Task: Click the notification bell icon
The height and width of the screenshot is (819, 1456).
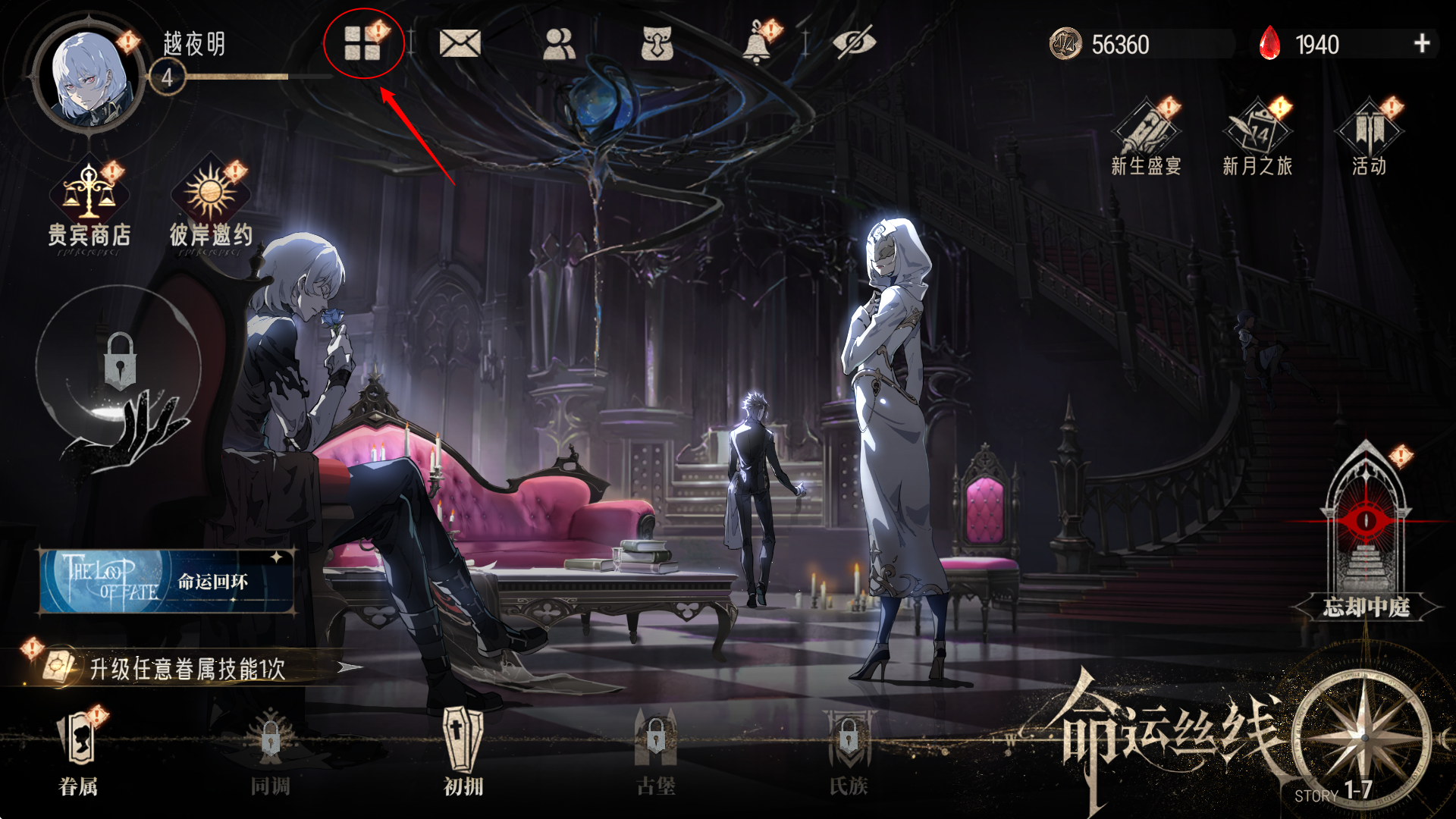Action: click(756, 44)
